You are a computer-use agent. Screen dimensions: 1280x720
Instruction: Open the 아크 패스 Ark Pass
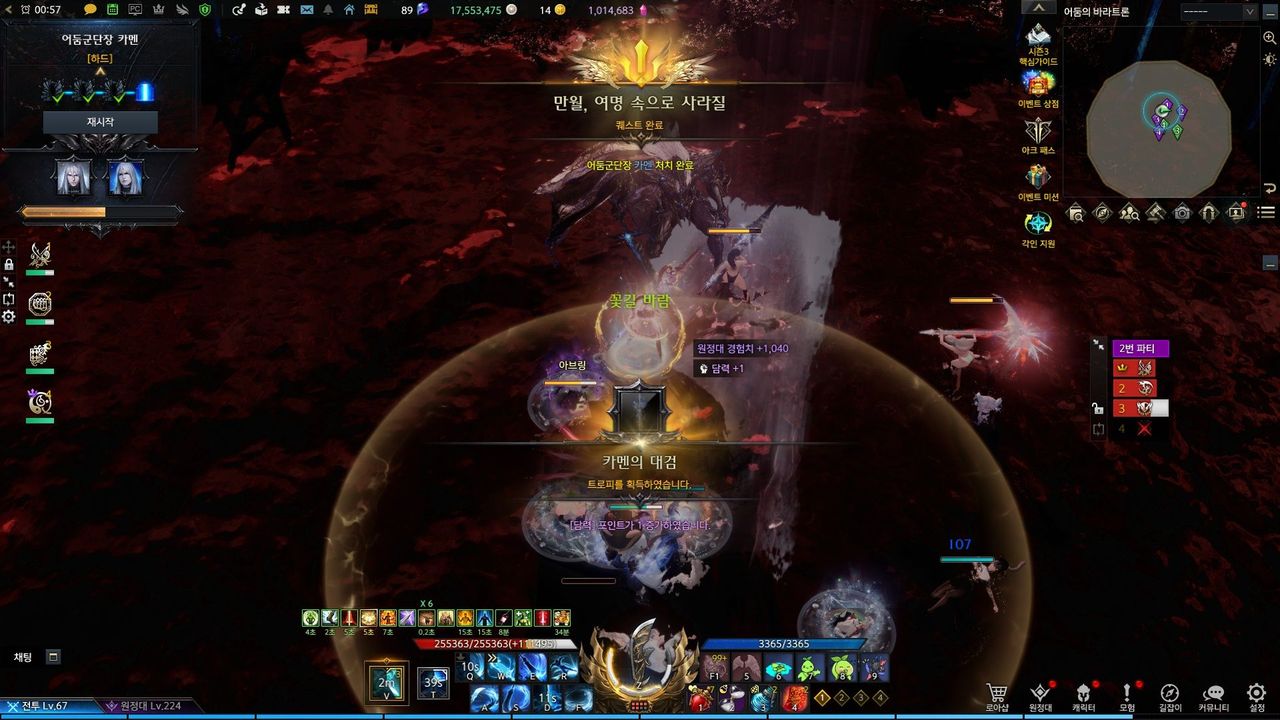(1038, 131)
